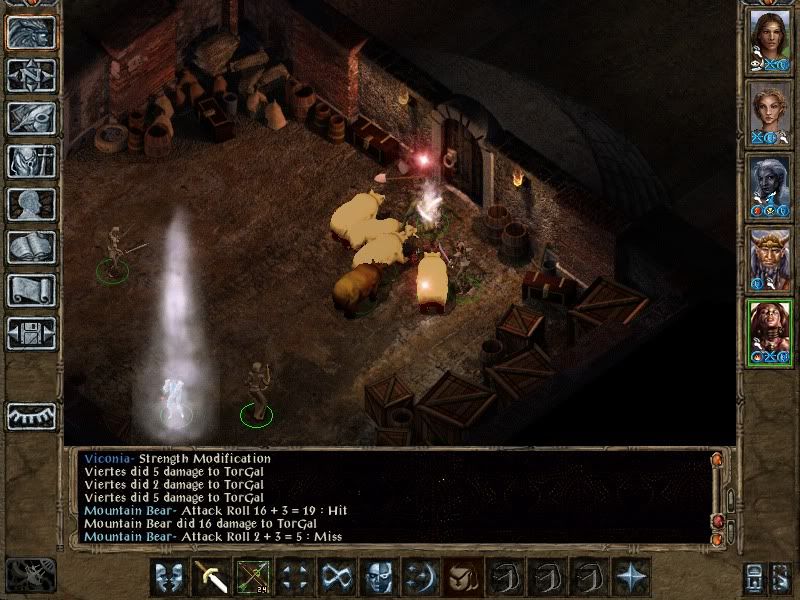The image size is (800, 600).
Task: Open the options floppy disk button
Action: 31,334
